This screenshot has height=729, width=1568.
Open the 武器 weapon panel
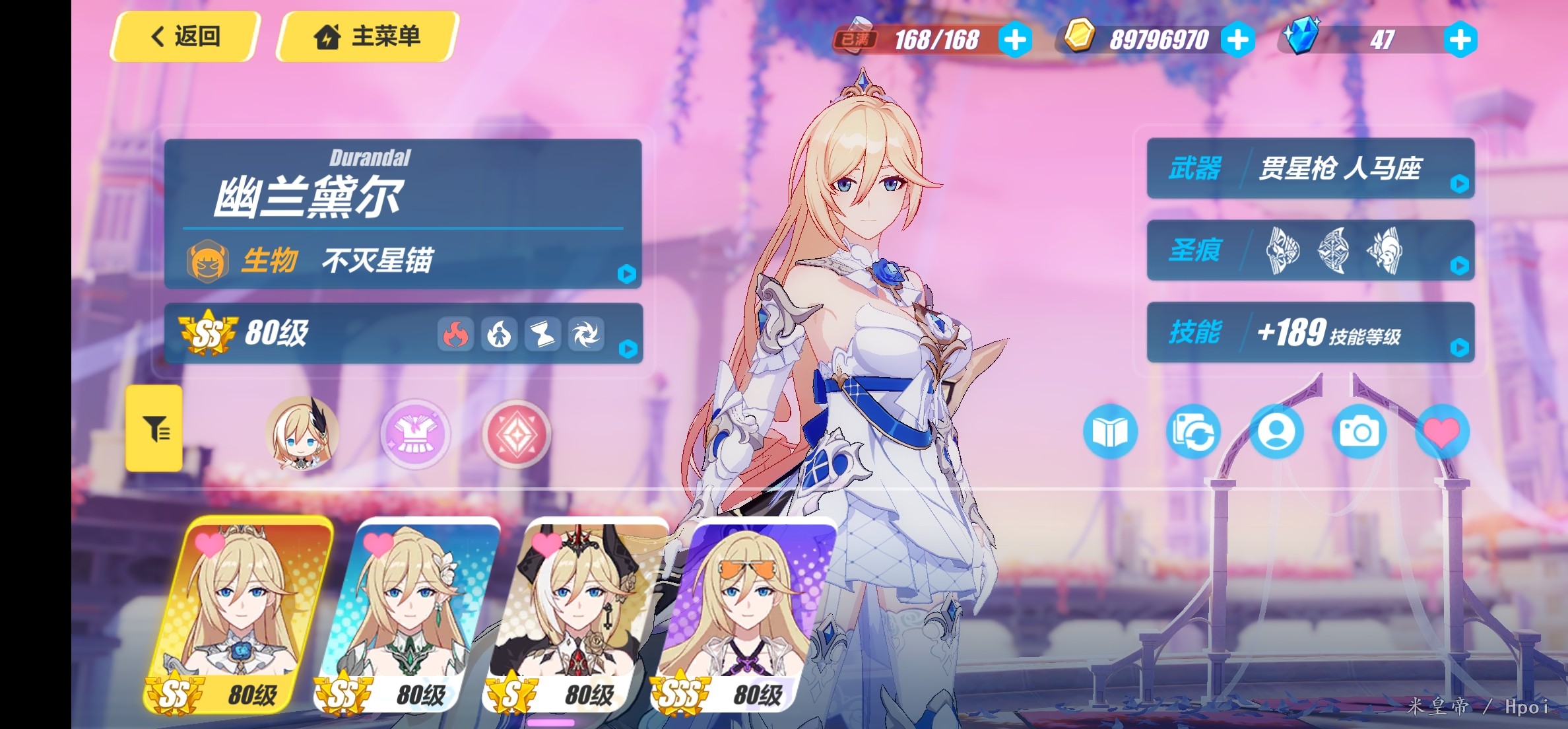(1311, 168)
